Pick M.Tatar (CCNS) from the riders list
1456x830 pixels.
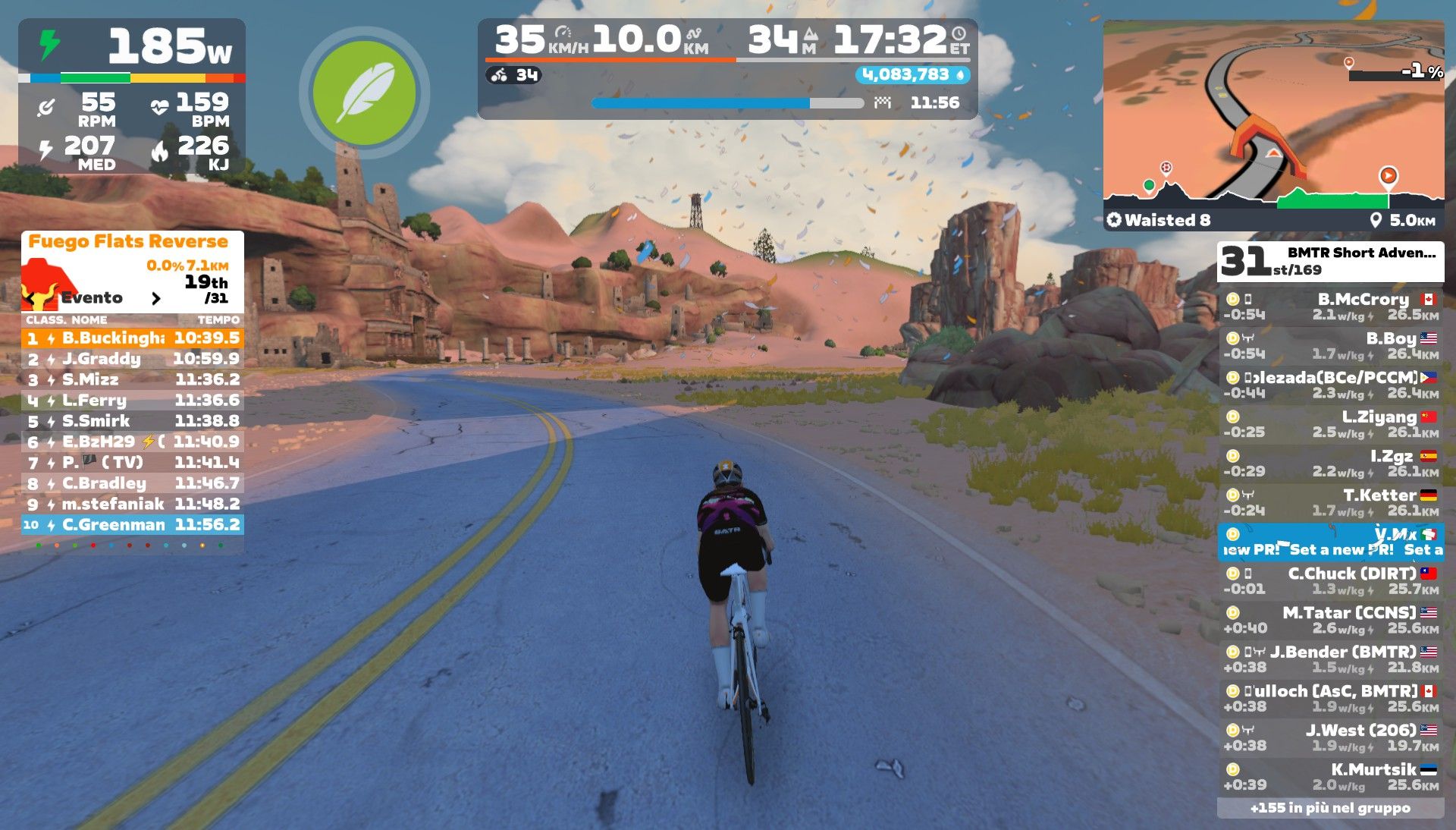tap(1330, 620)
